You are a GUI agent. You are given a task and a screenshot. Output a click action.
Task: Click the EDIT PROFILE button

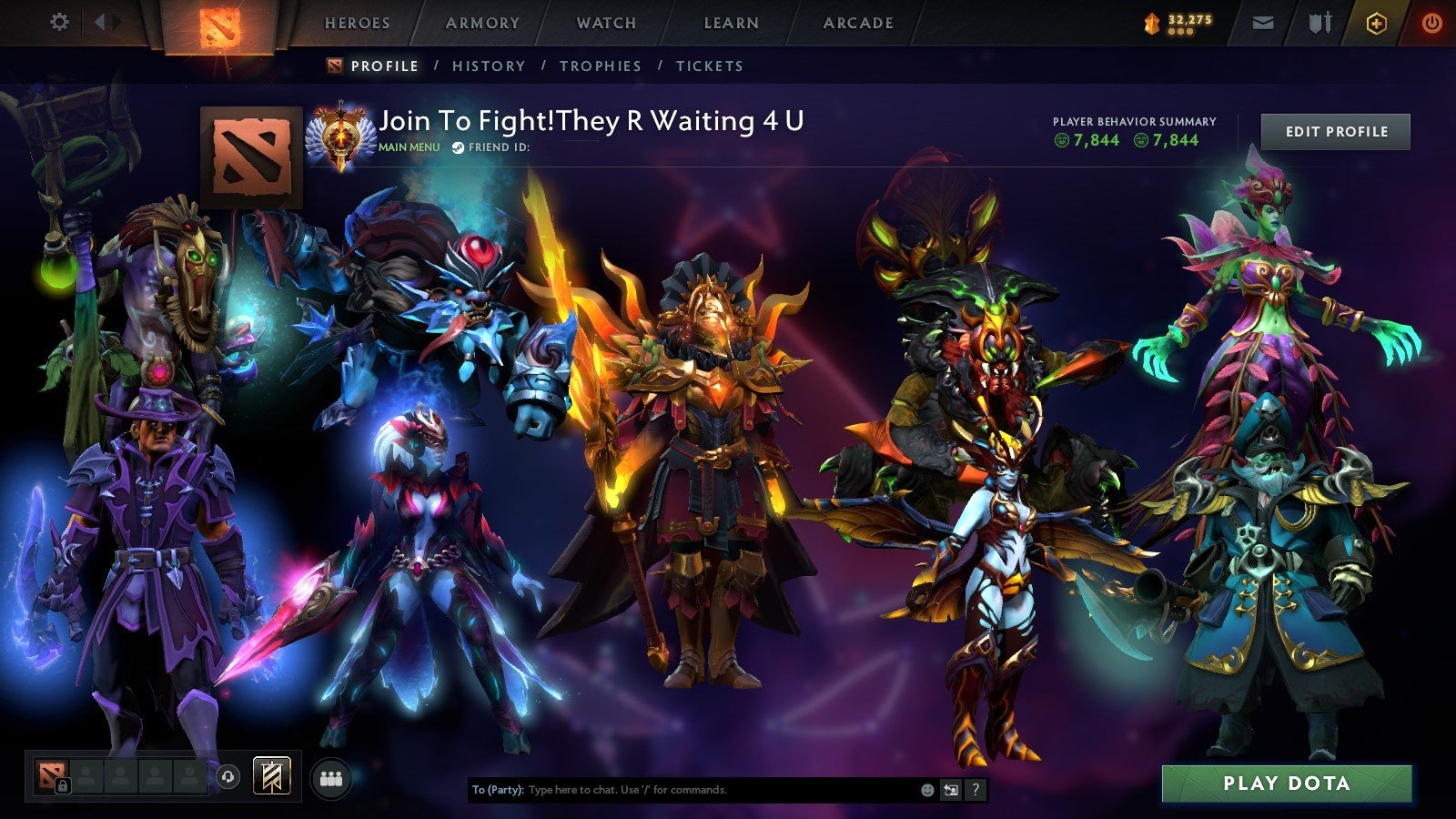[1334, 132]
